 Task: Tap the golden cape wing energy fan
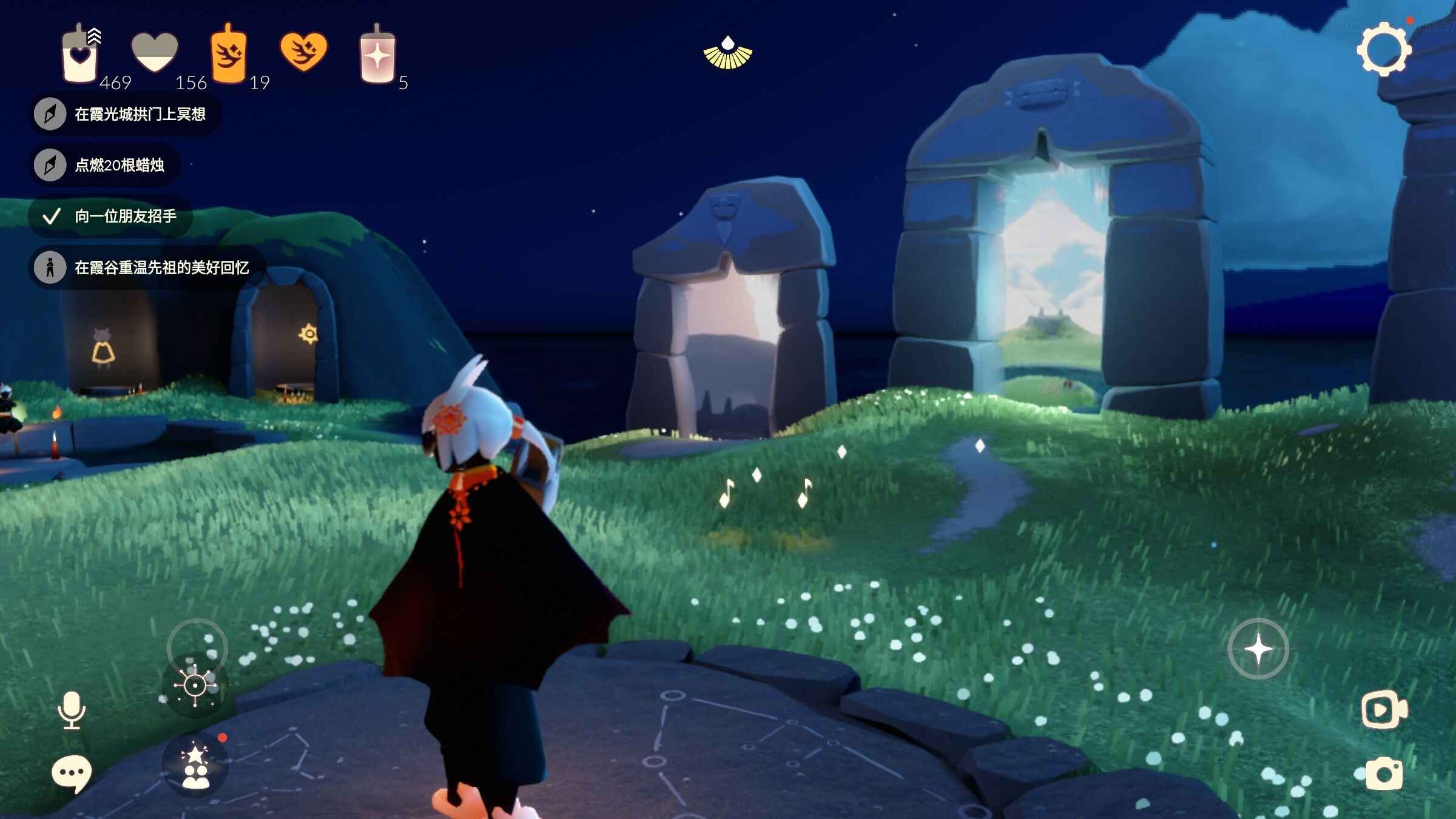click(727, 53)
